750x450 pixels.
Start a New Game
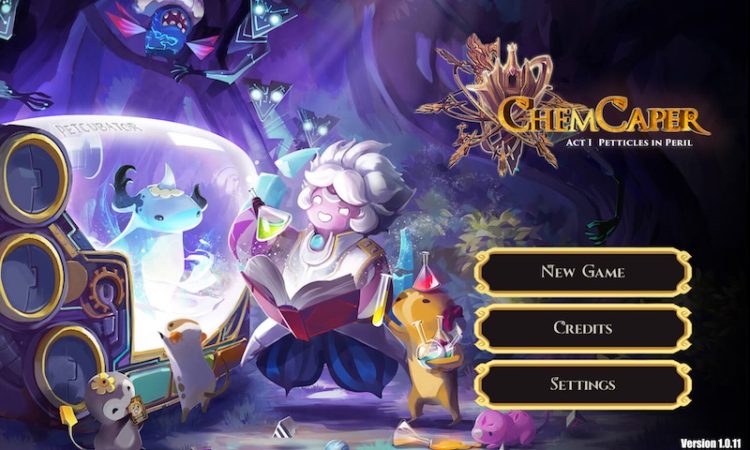[582, 271]
